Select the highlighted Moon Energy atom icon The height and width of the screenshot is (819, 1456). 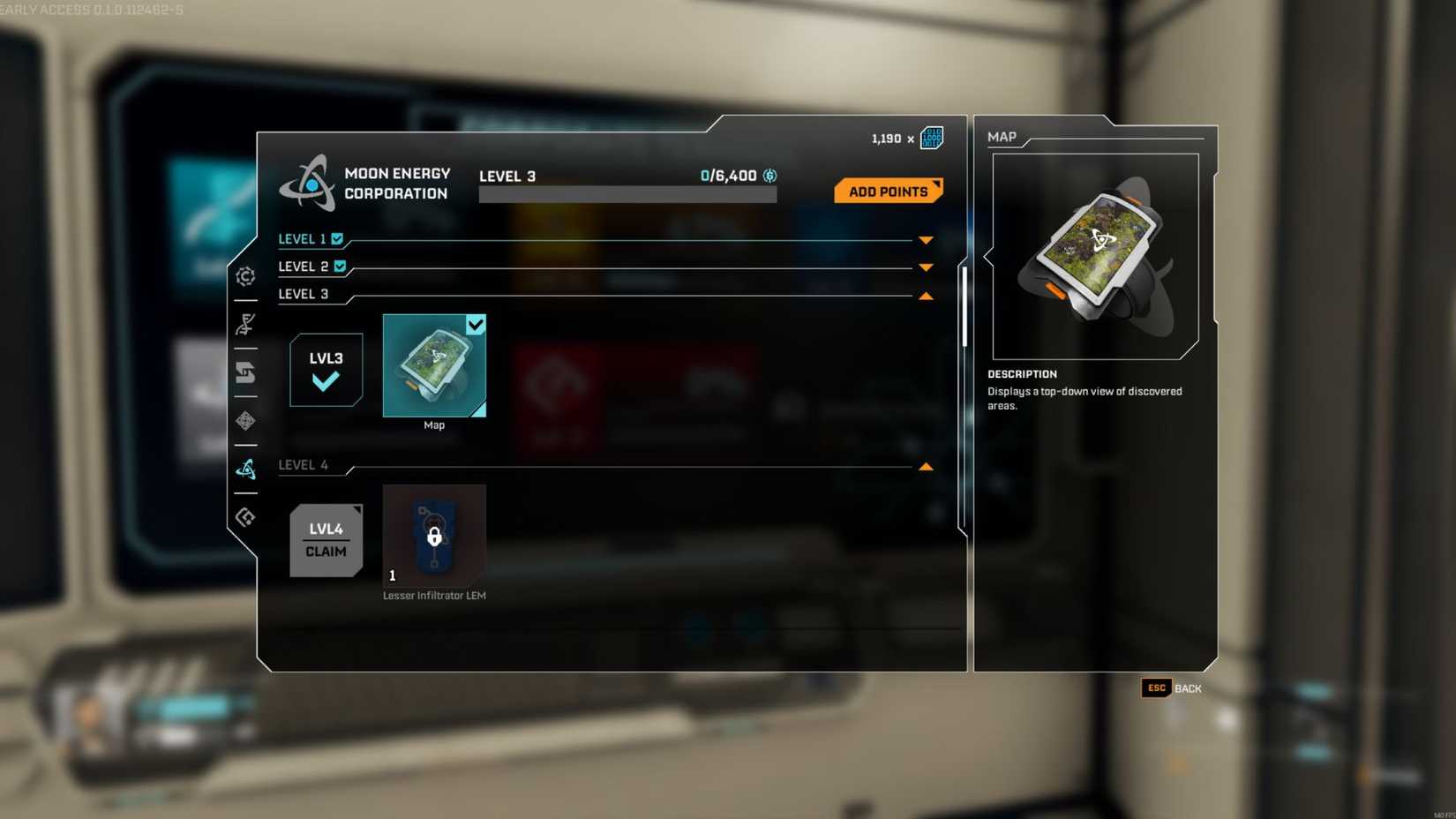point(245,469)
